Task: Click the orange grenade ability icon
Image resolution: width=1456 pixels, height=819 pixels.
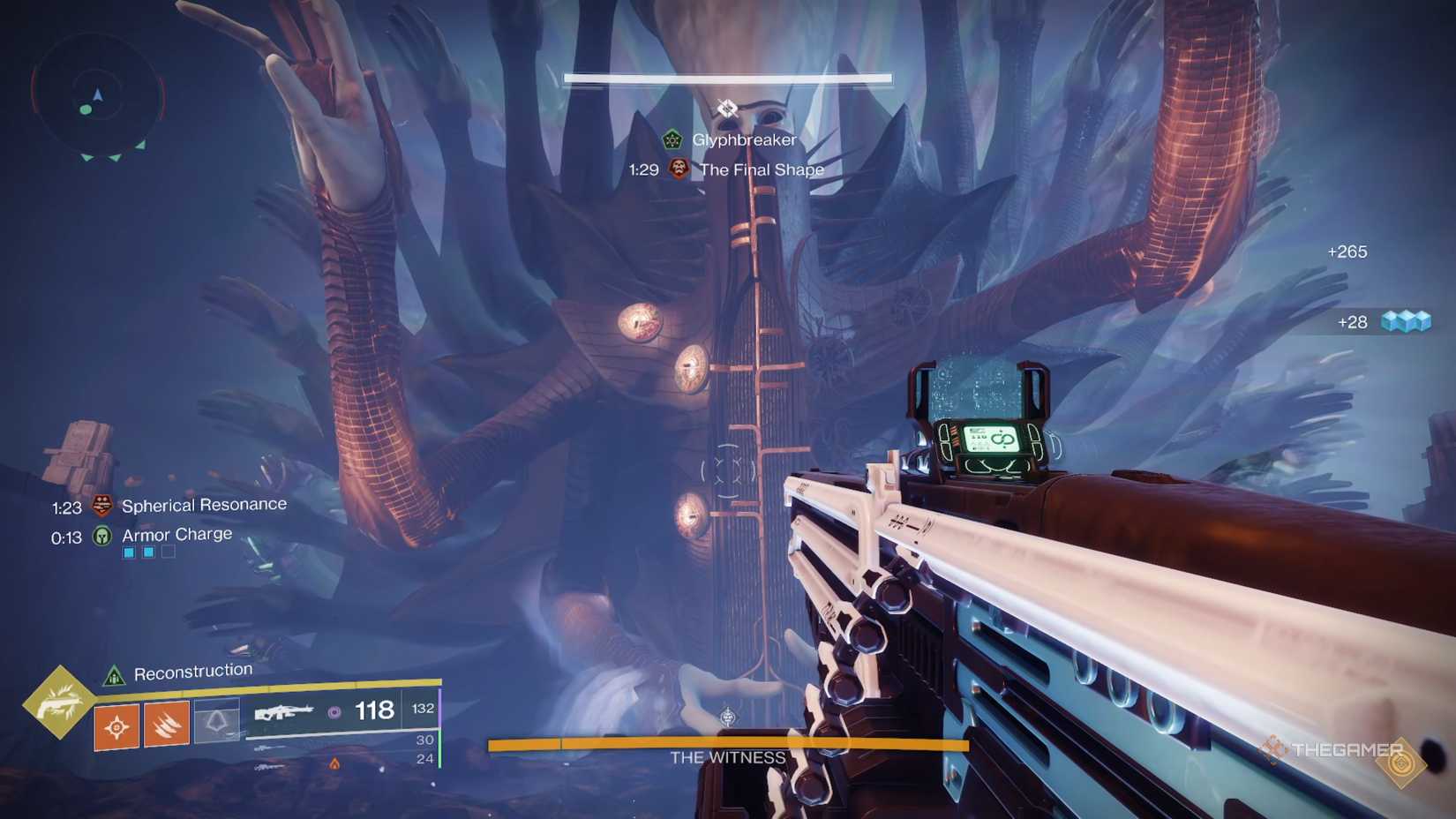Action: point(116,725)
